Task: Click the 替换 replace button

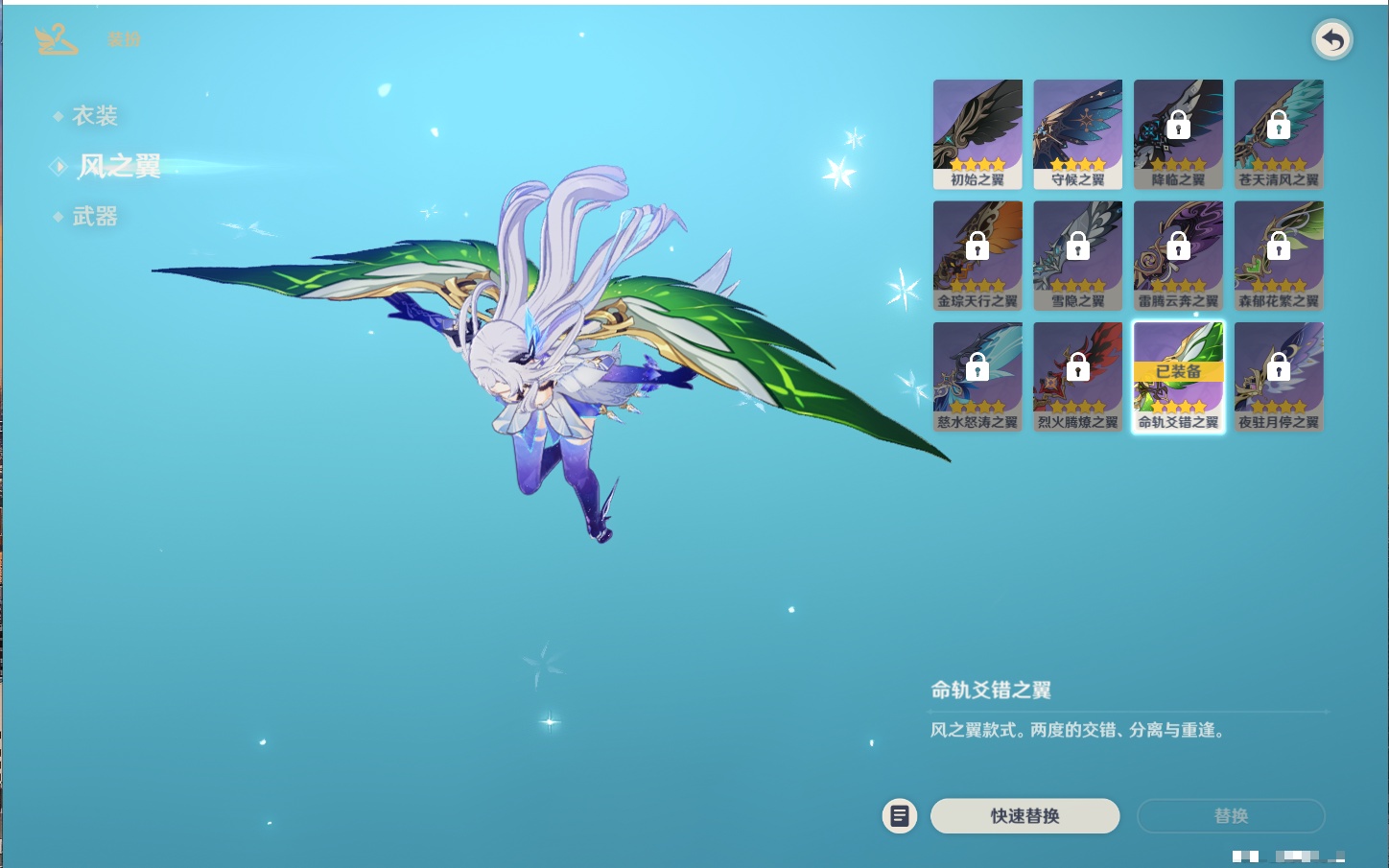Action: pyautogui.click(x=1231, y=816)
